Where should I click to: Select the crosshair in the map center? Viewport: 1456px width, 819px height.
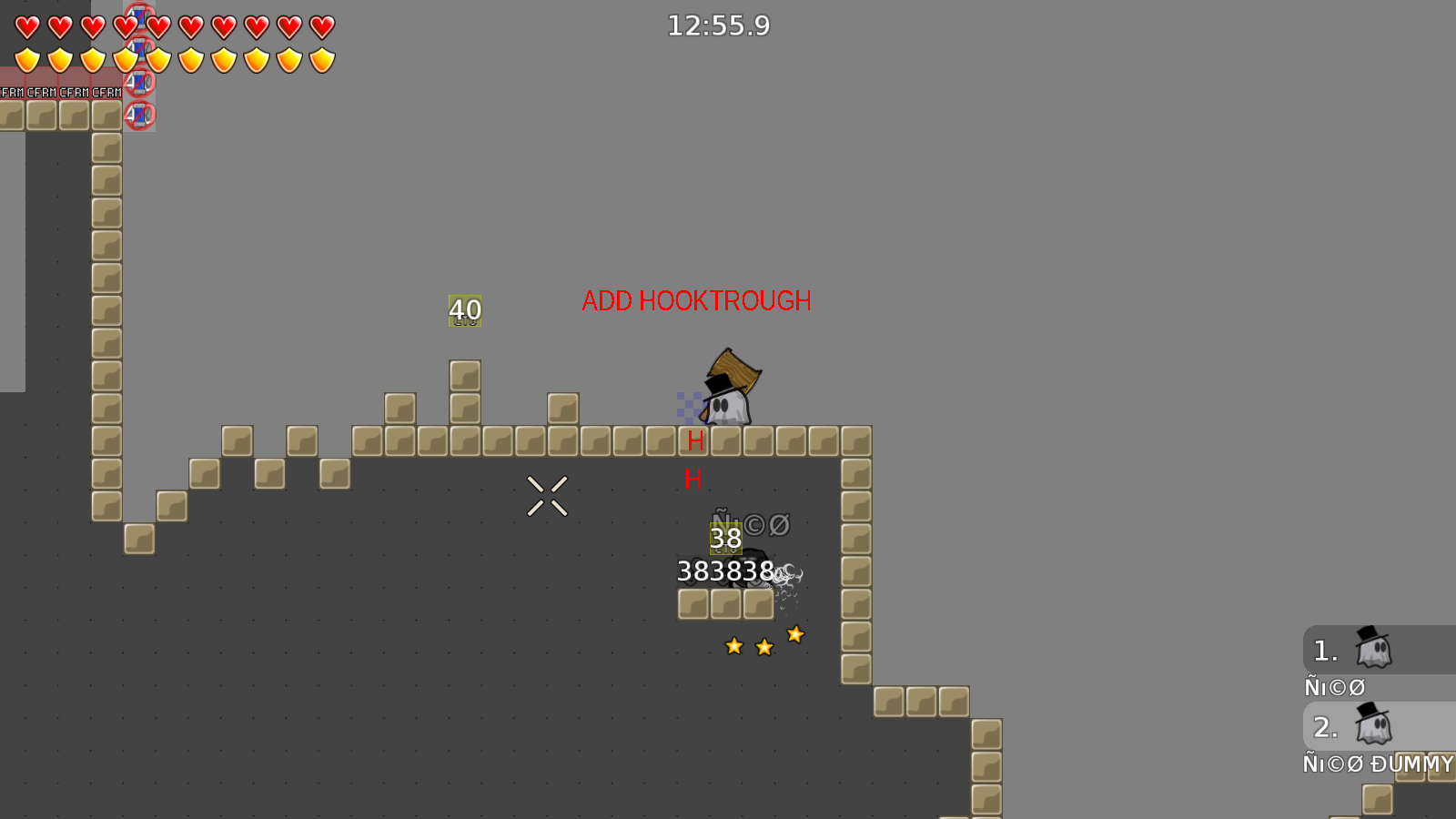pos(546,494)
